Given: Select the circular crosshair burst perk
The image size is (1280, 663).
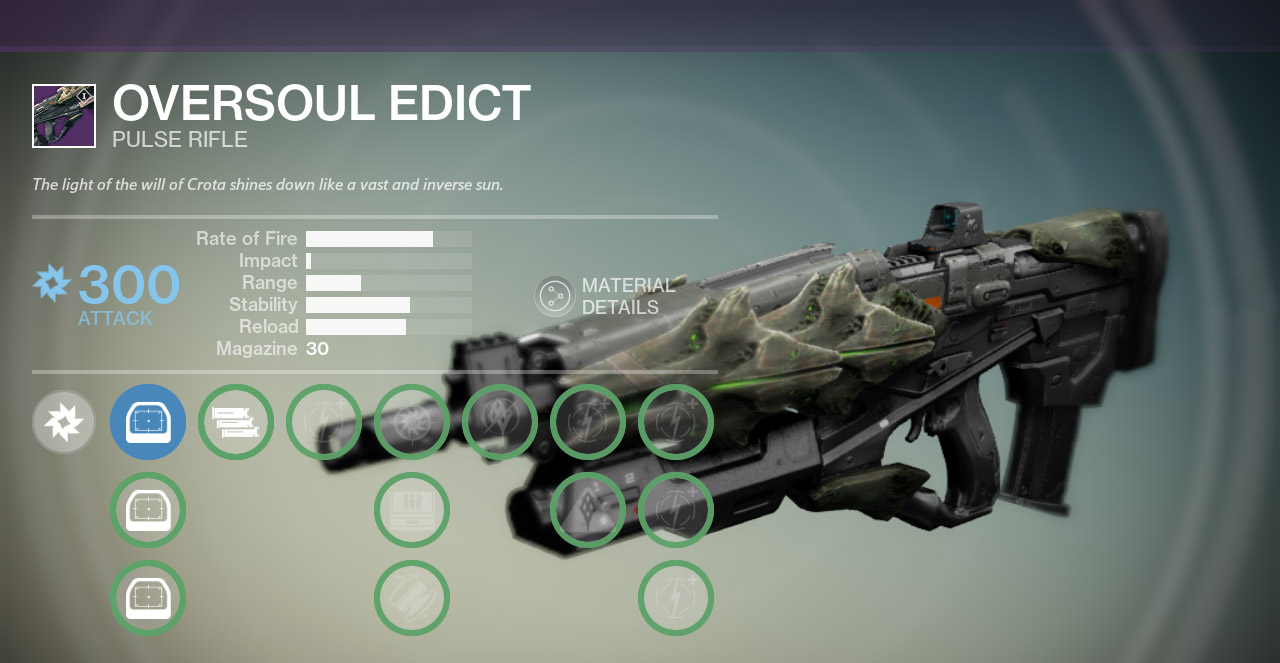Looking at the screenshot, I should coord(412,422).
